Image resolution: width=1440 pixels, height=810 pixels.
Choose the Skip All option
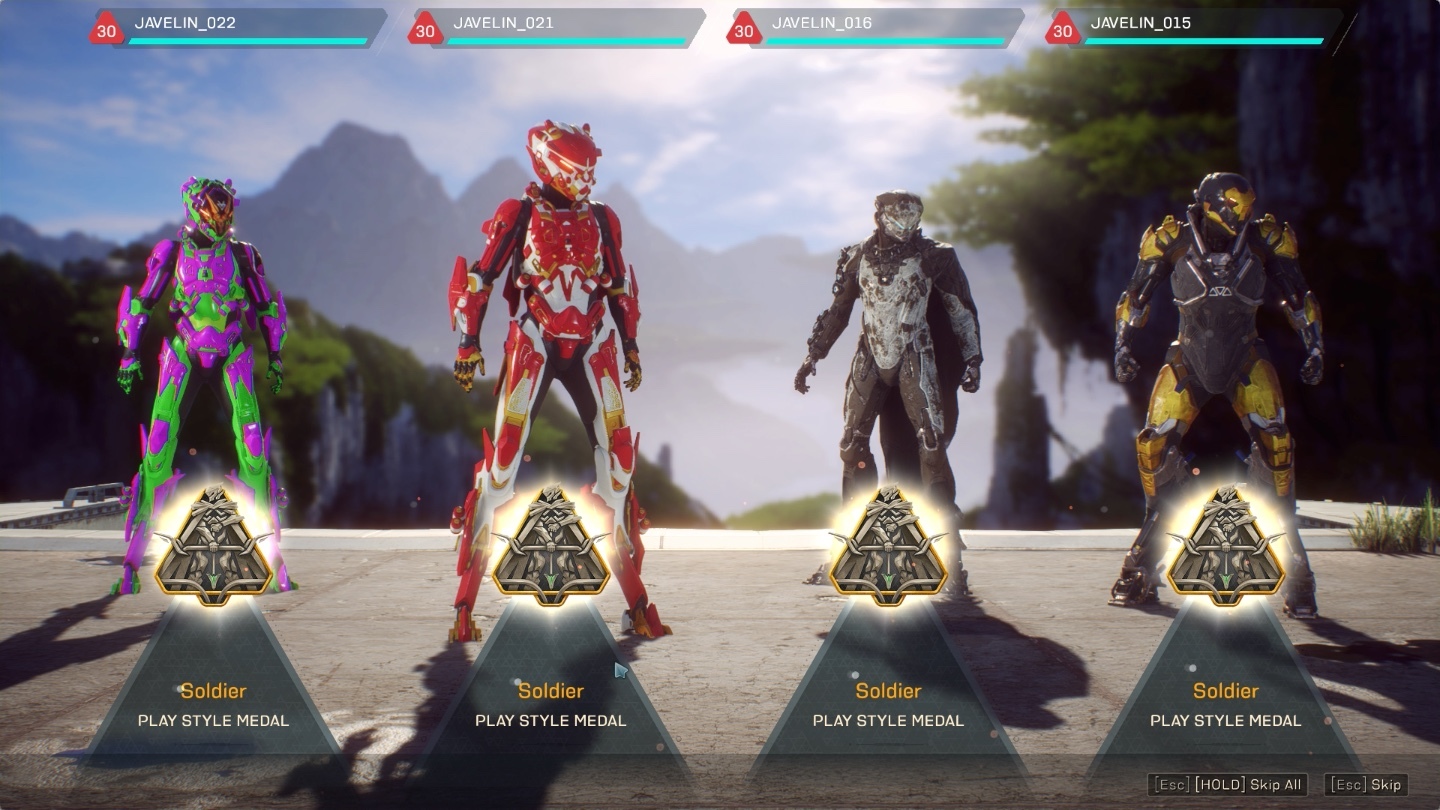(x=1229, y=785)
